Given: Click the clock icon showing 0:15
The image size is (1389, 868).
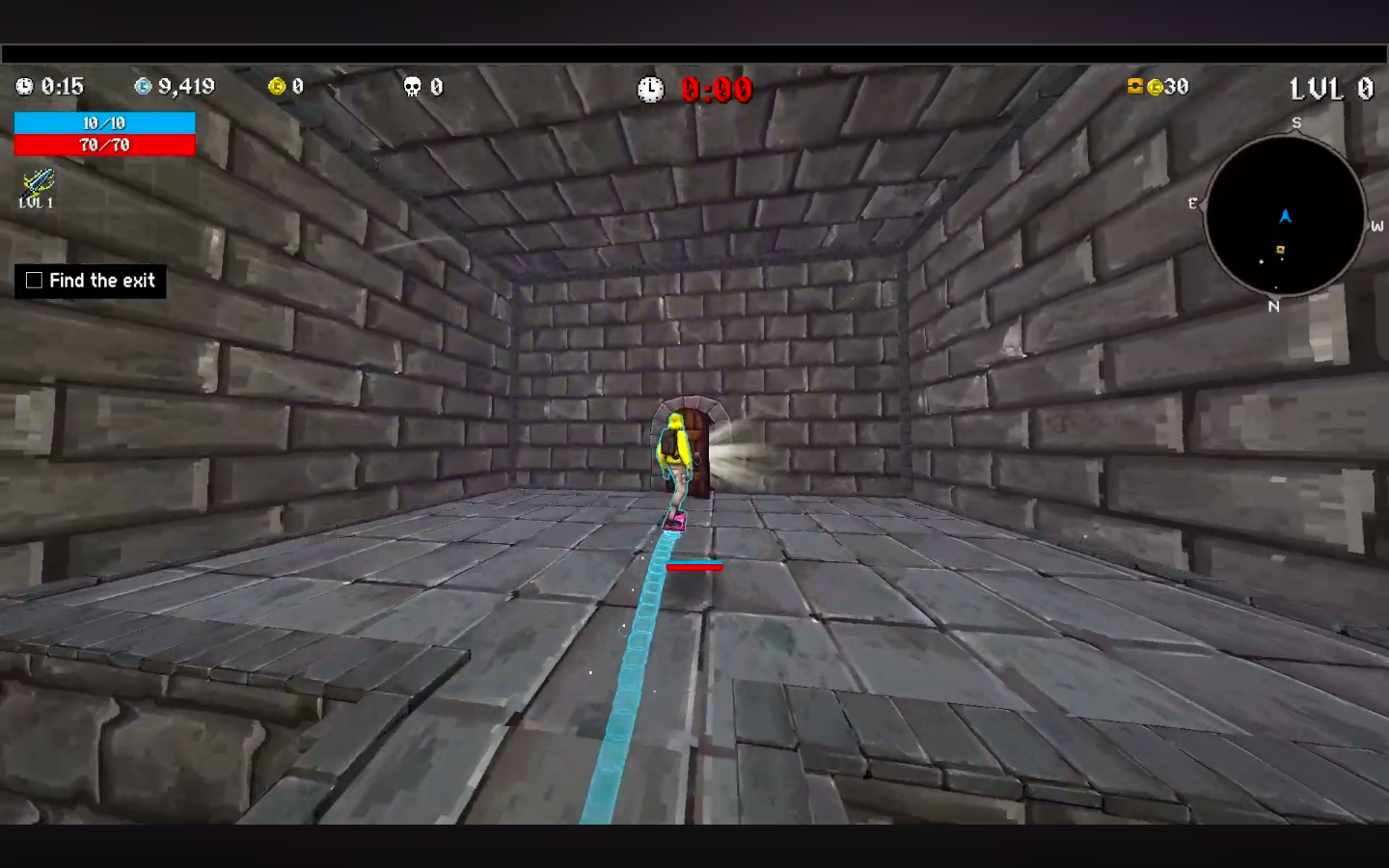Looking at the screenshot, I should pos(23,87).
